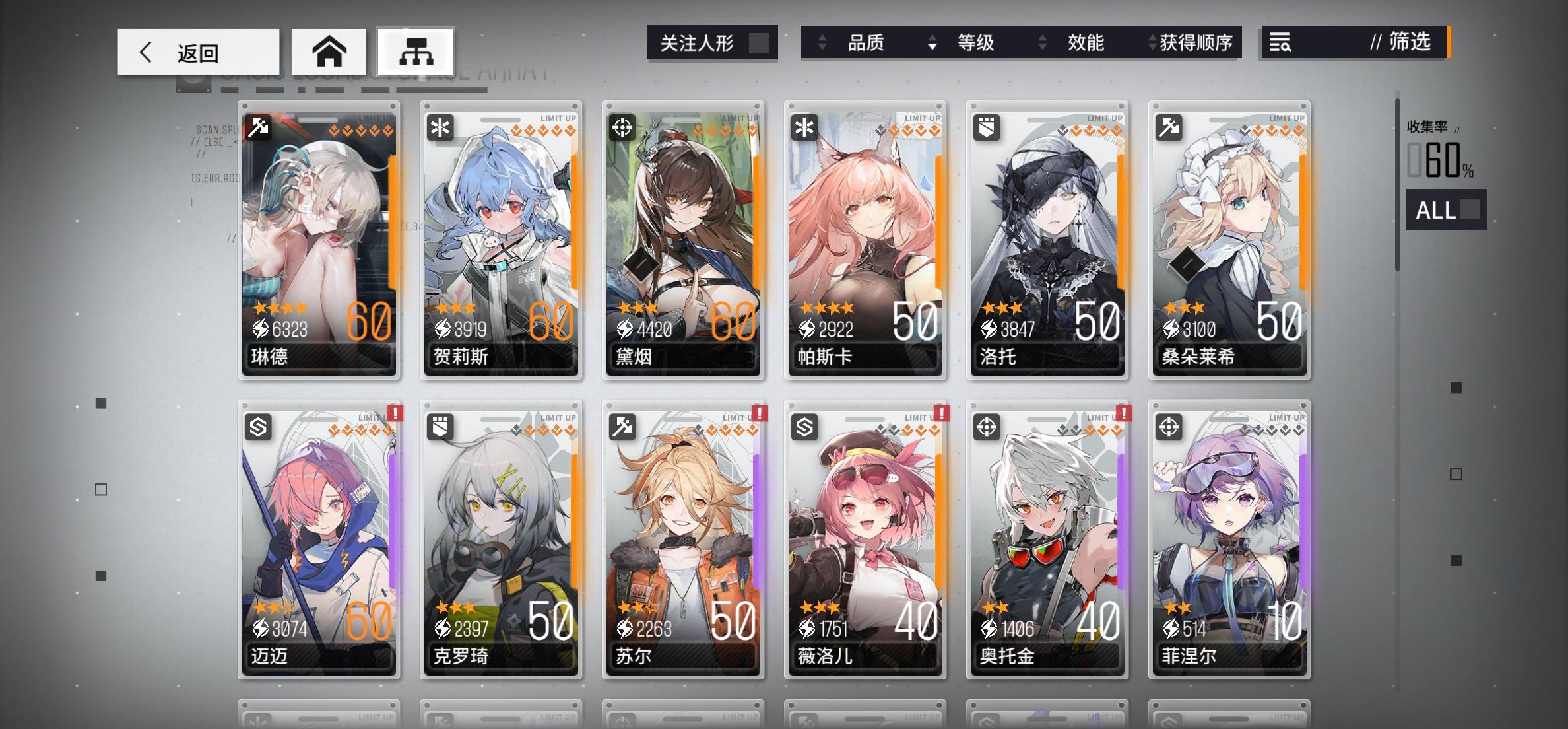The width and height of the screenshot is (1568, 729).
Task: Open 帕斯卡's character card
Action: click(865, 241)
